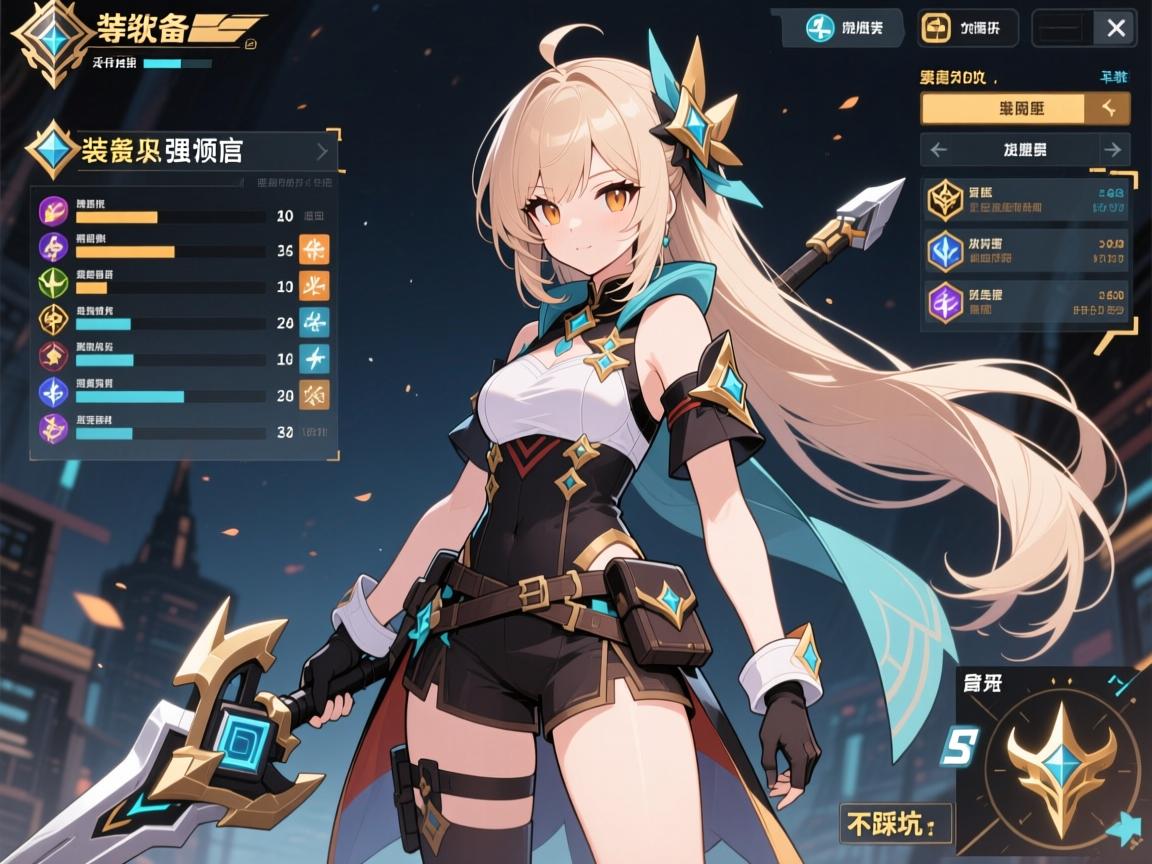Go to next page with right arrow
This screenshot has width=1152, height=864.
[x=1112, y=150]
